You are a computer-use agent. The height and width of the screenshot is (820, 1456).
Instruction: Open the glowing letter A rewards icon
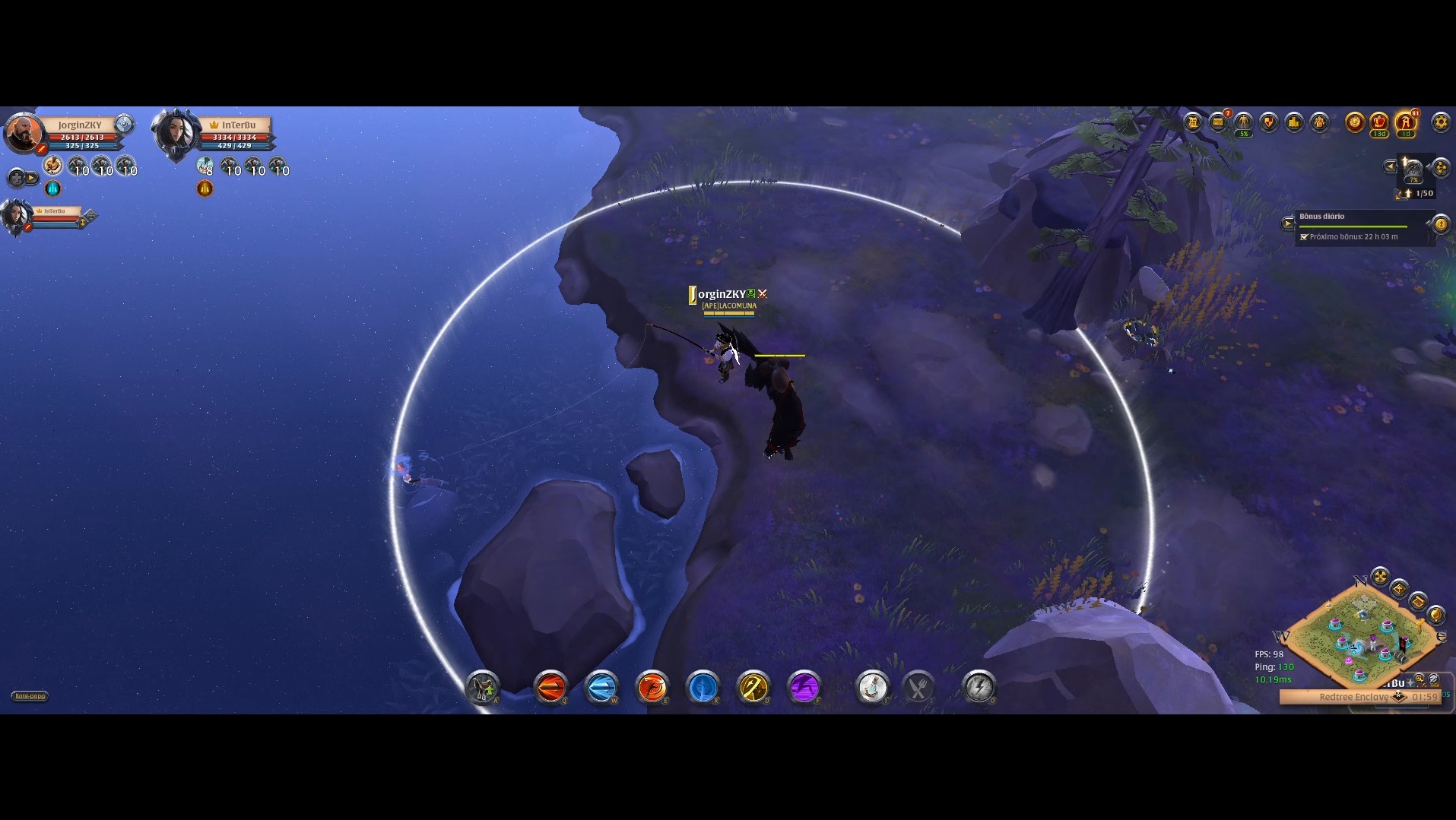click(x=1406, y=122)
